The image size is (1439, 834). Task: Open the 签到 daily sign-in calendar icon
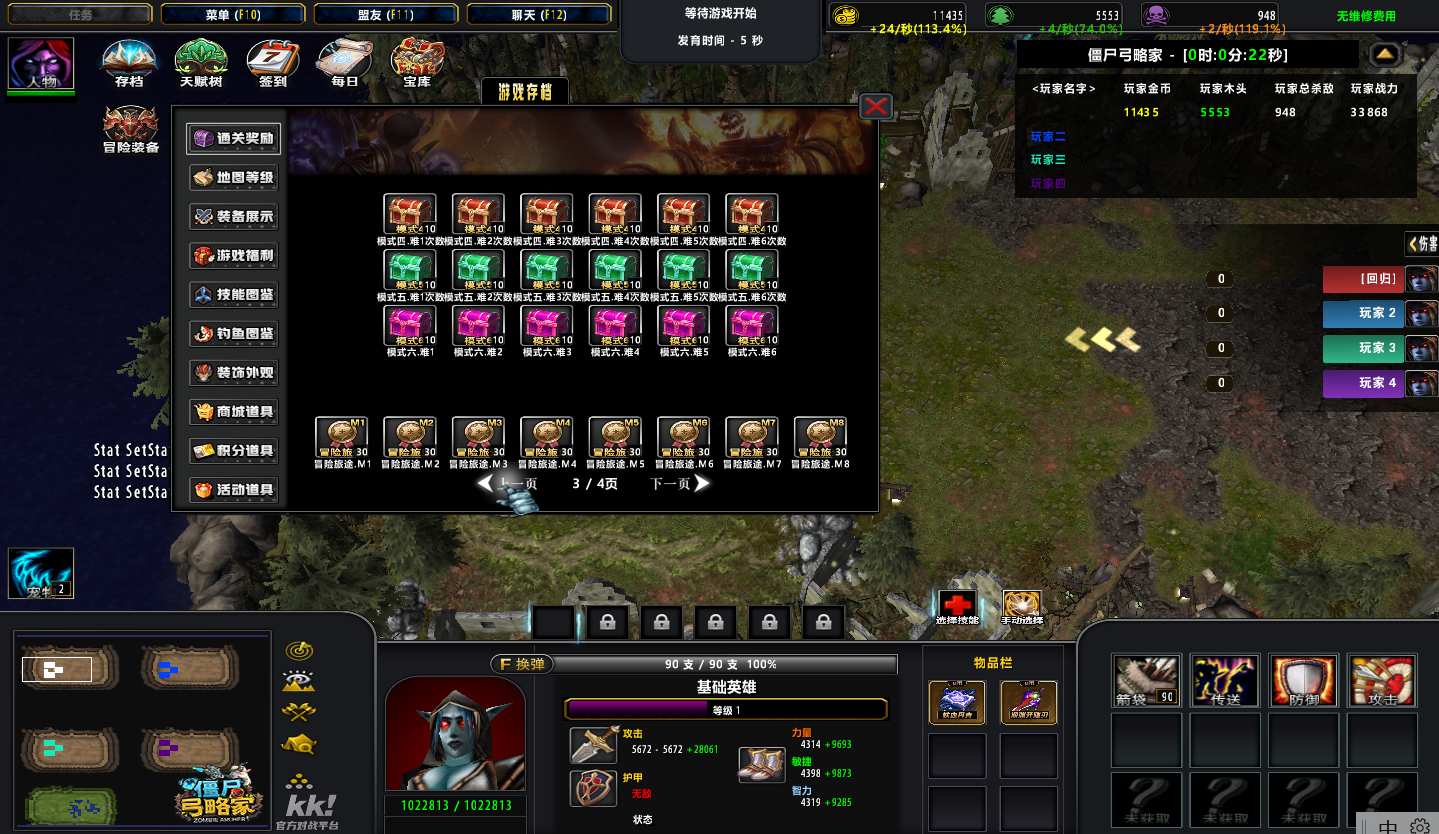tap(272, 62)
